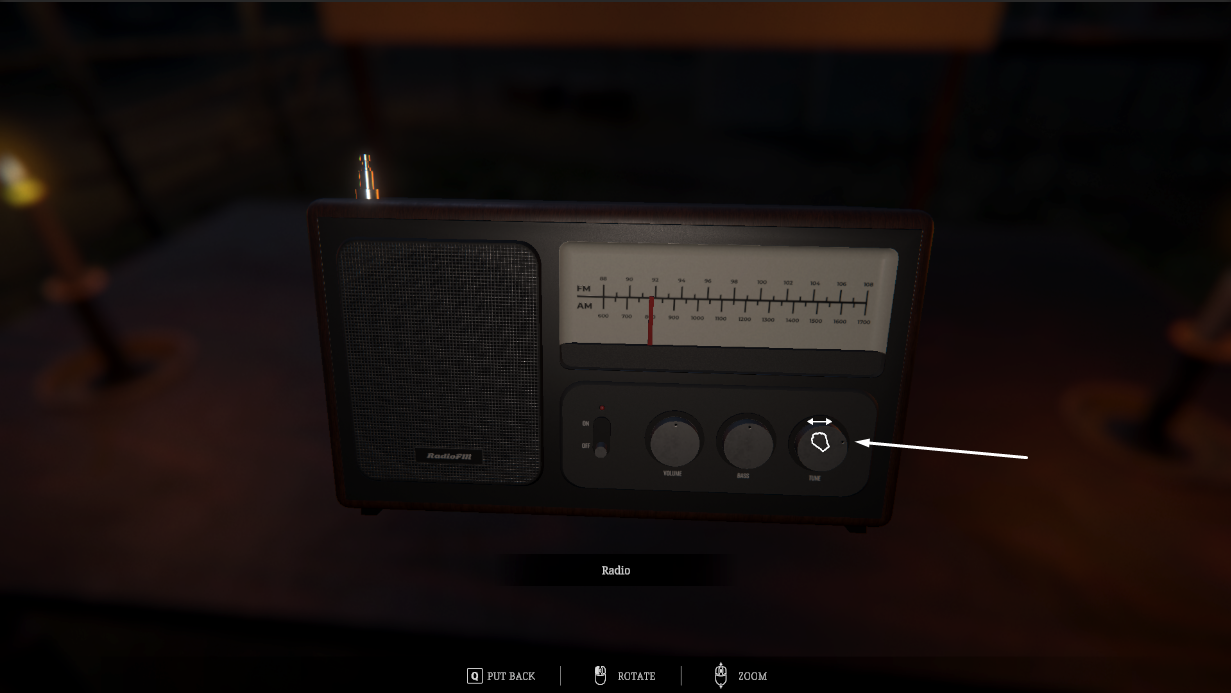Click the Bass knob
Image resolution: width=1231 pixels, height=693 pixels.
coord(745,442)
